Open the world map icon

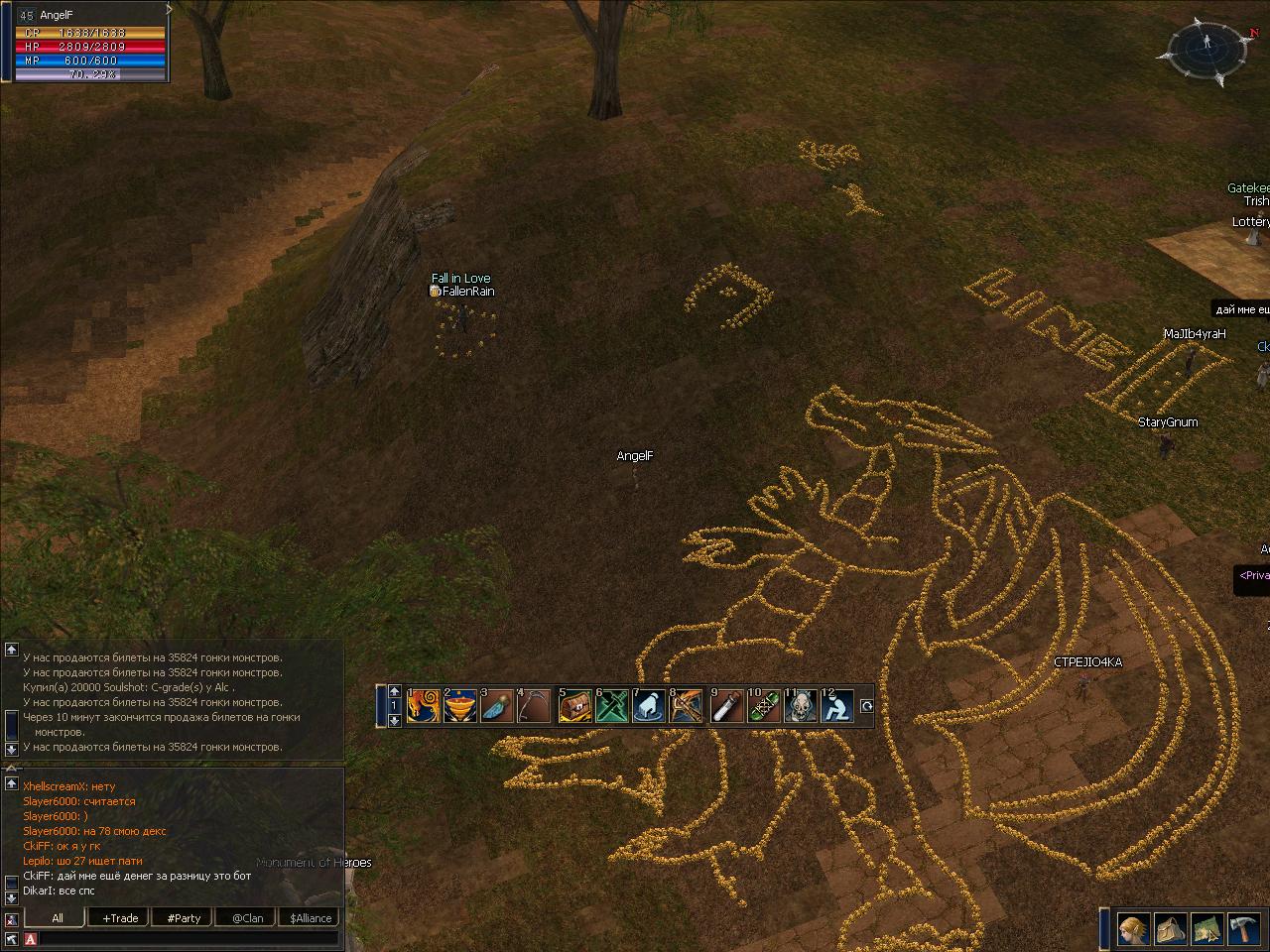tap(1206, 929)
